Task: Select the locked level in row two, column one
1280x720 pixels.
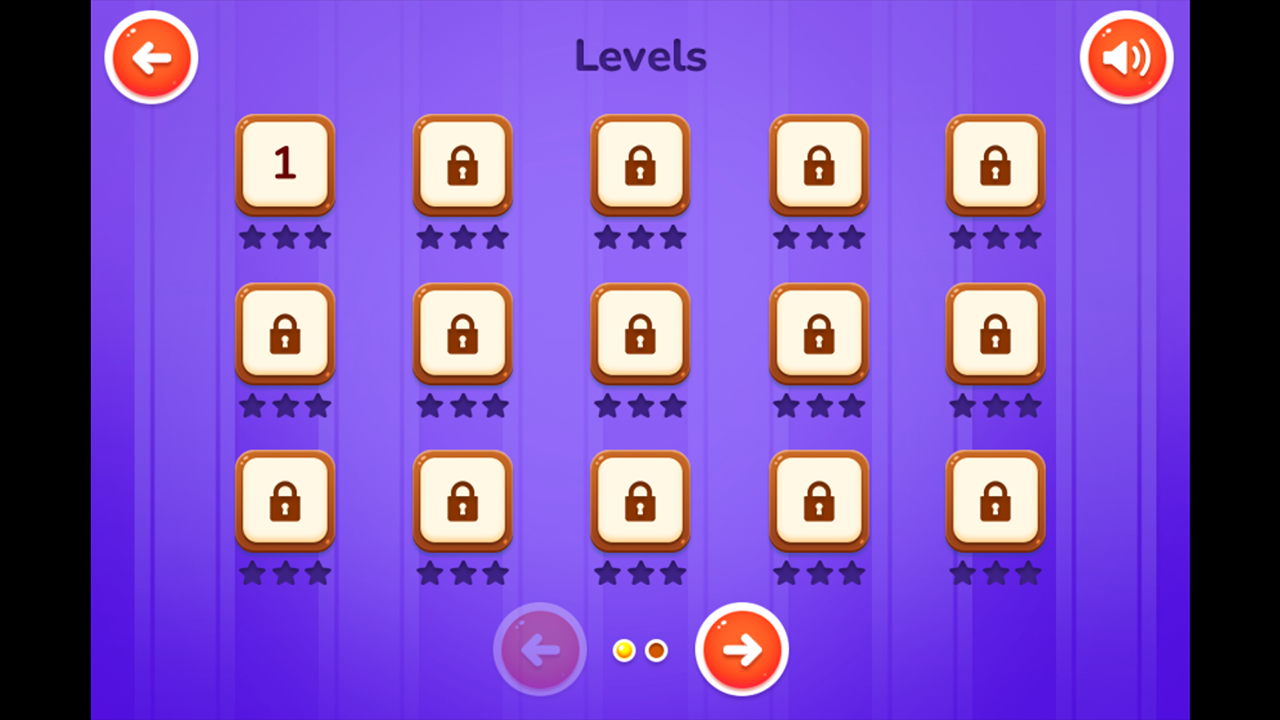Action: [x=285, y=334]
